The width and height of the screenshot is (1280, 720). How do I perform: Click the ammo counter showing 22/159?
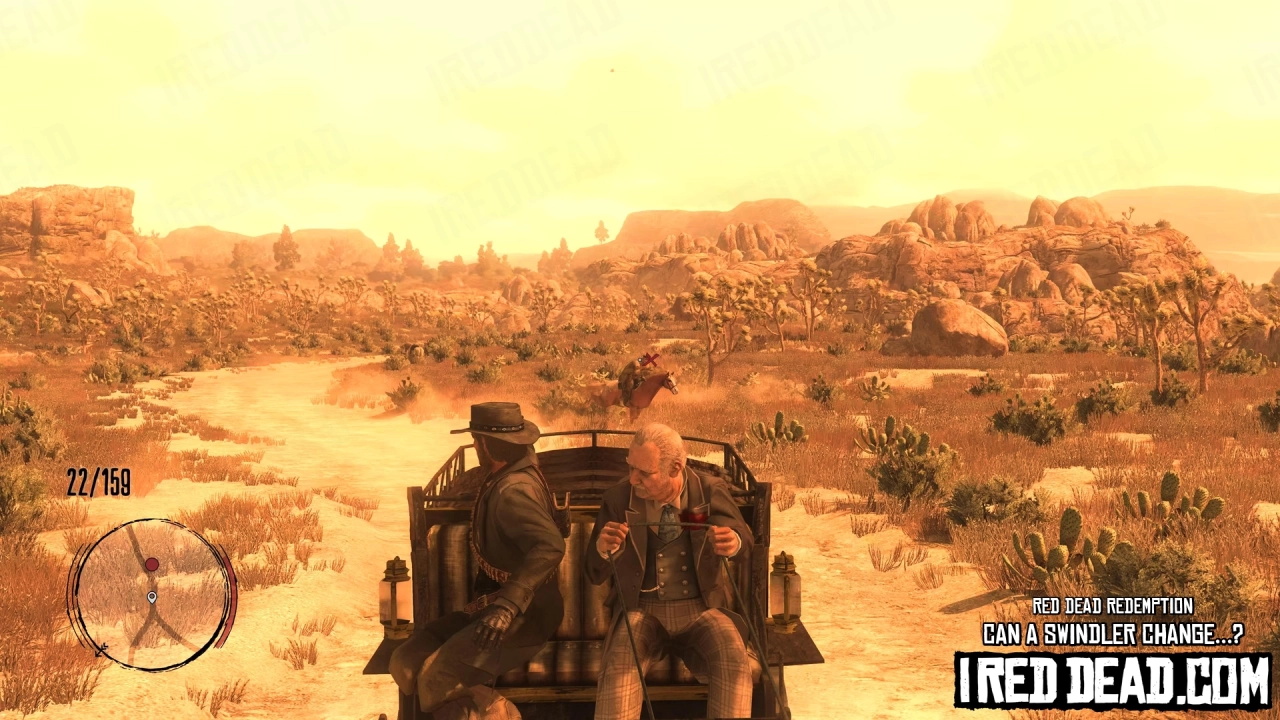click(98, 480)
